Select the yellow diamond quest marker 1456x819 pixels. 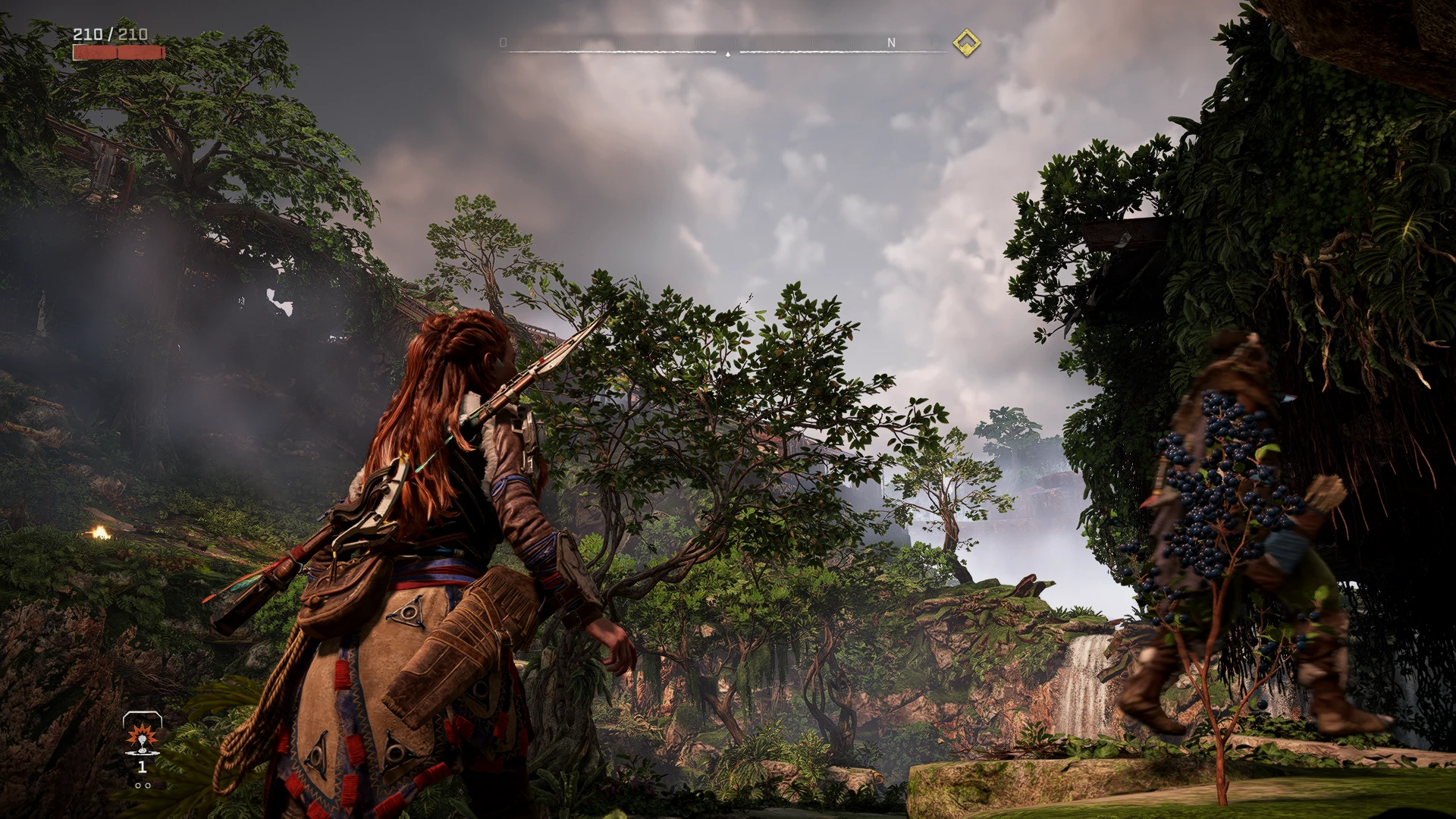(966, 43)
